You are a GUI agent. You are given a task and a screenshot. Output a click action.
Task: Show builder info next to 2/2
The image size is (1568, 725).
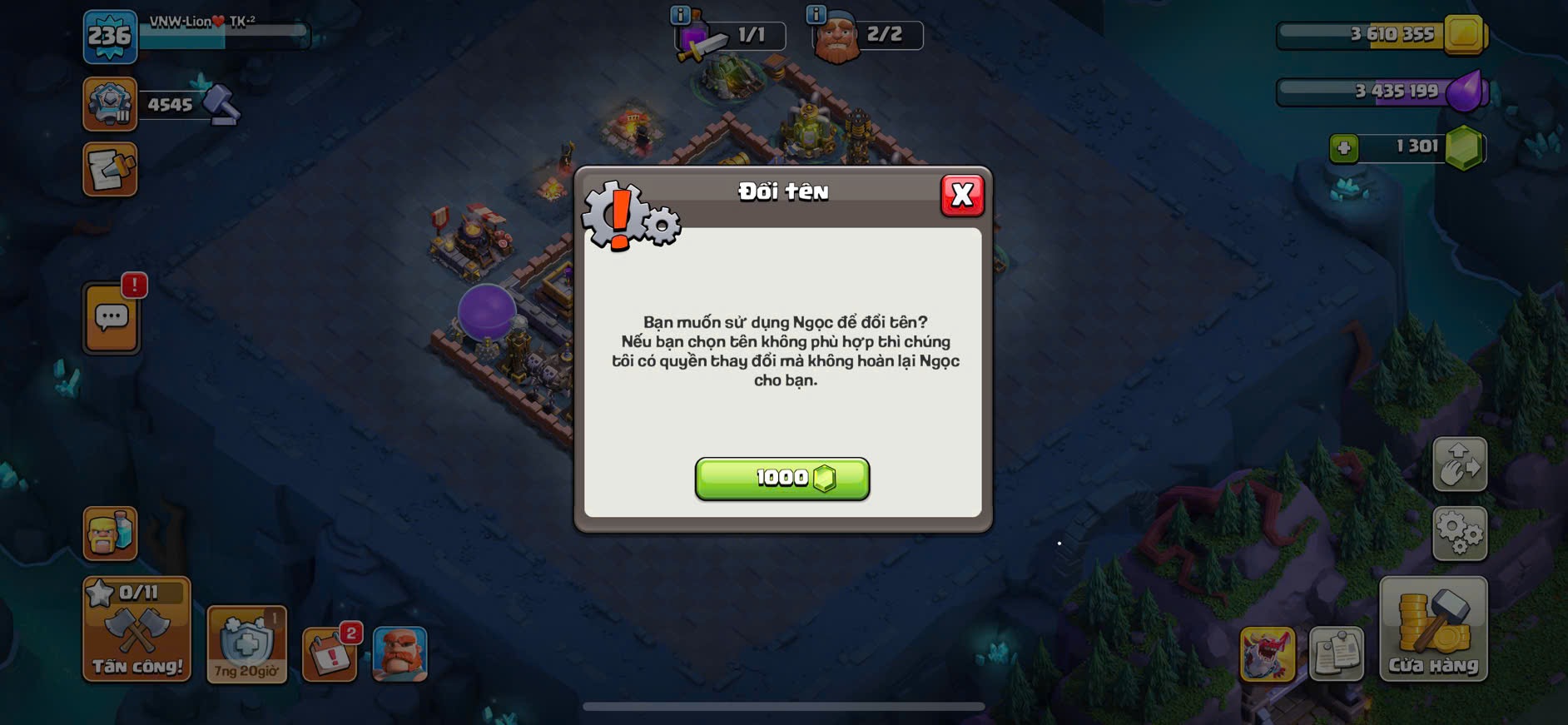click(x=816, y=14)
